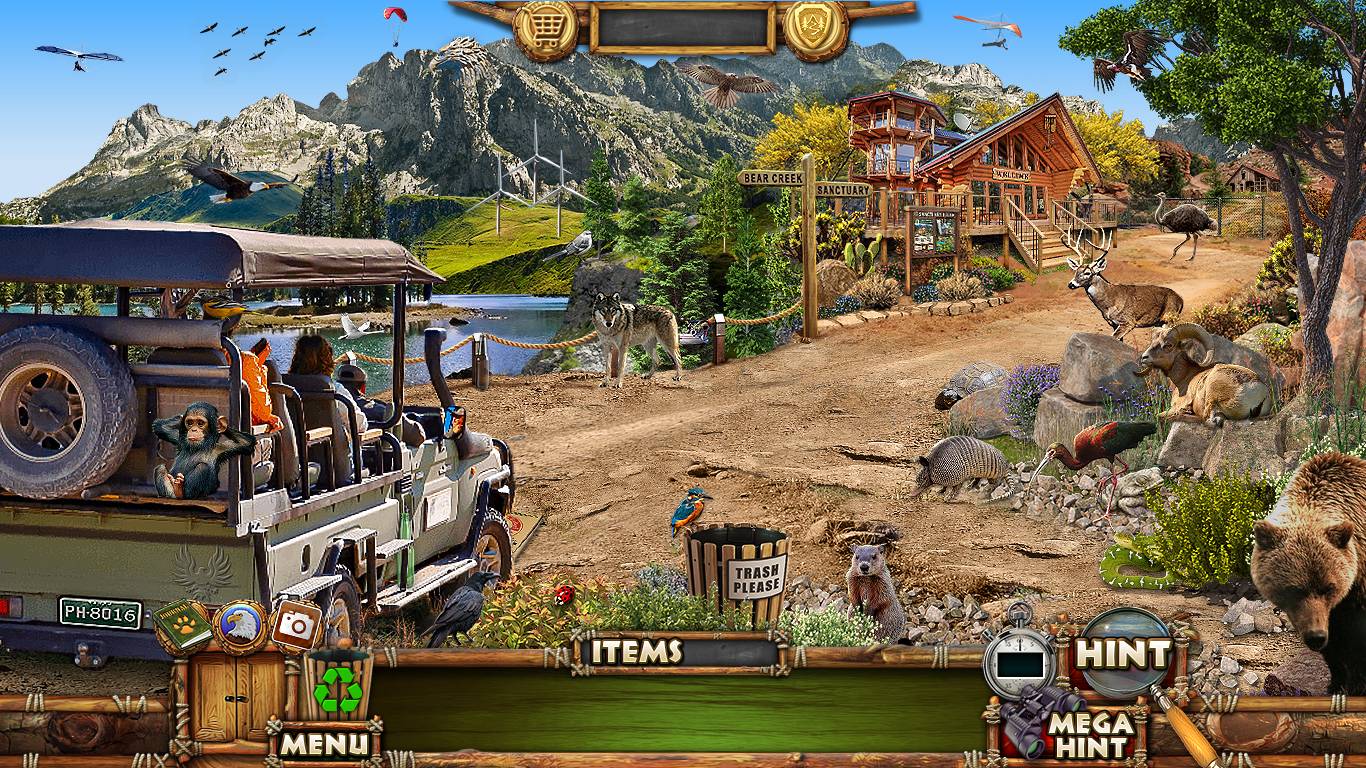Select the bald eagle medallion icon

[x=240, y=626]
